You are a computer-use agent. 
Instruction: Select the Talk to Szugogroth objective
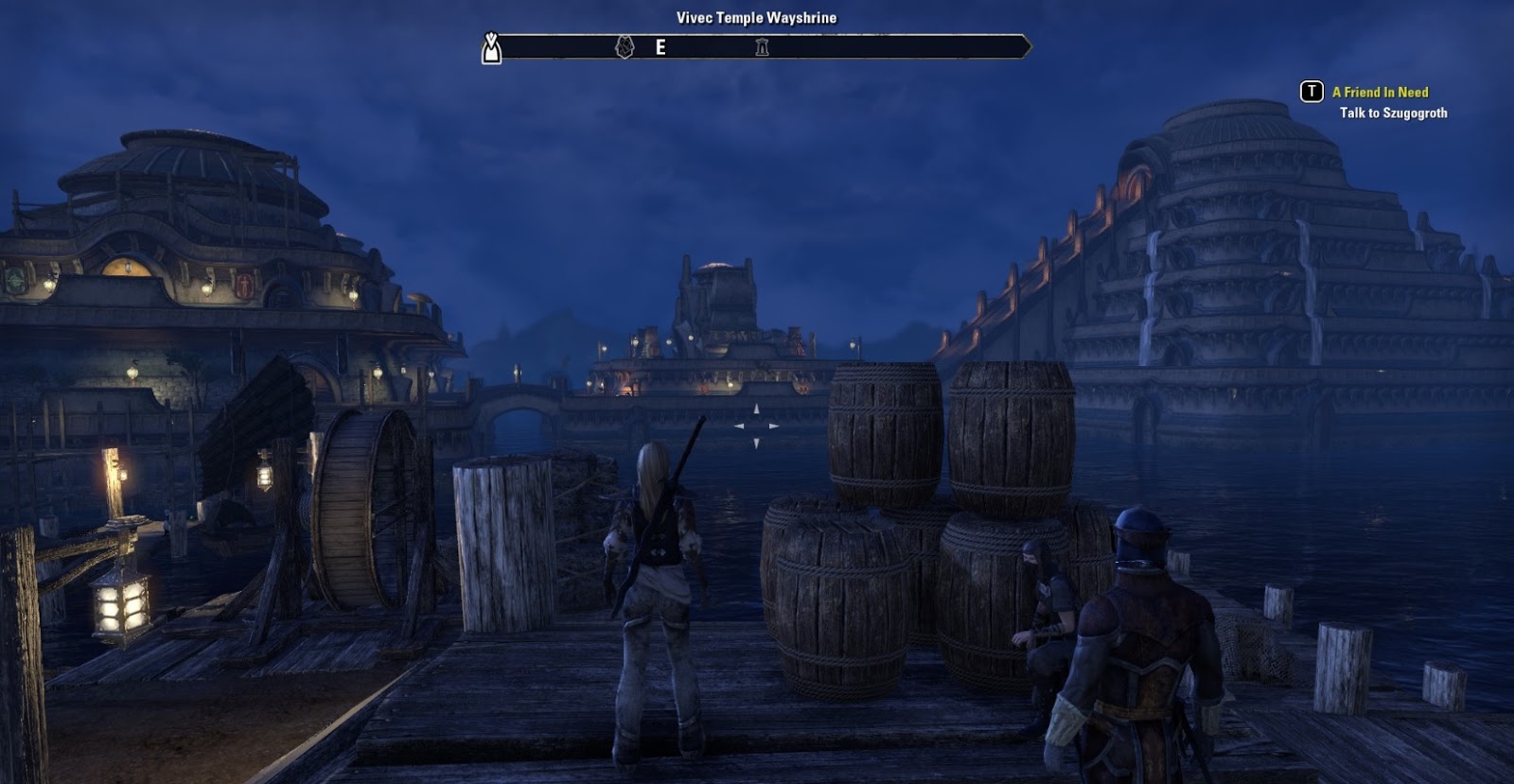1393,113
